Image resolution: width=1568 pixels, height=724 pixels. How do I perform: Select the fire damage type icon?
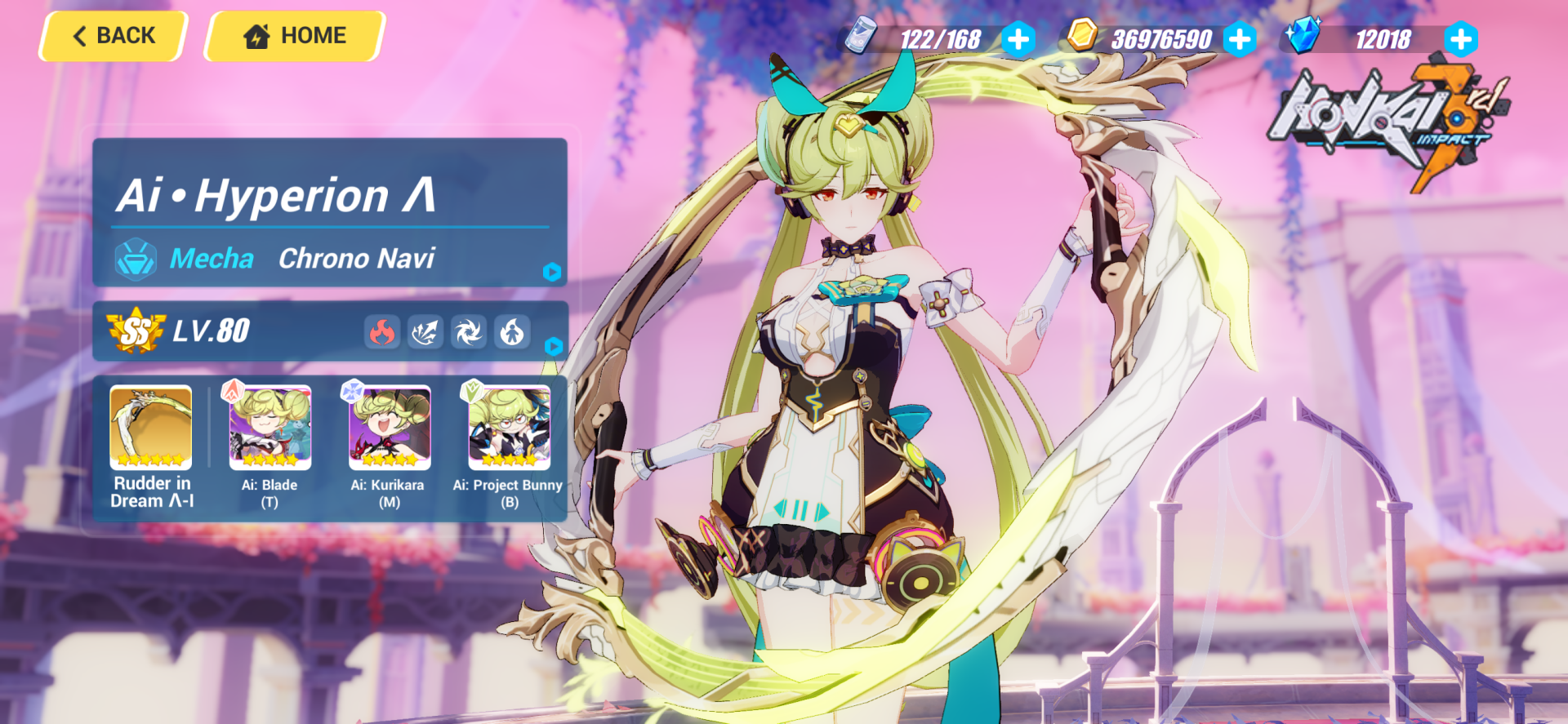pyautogui.click(x=381, y=331)
